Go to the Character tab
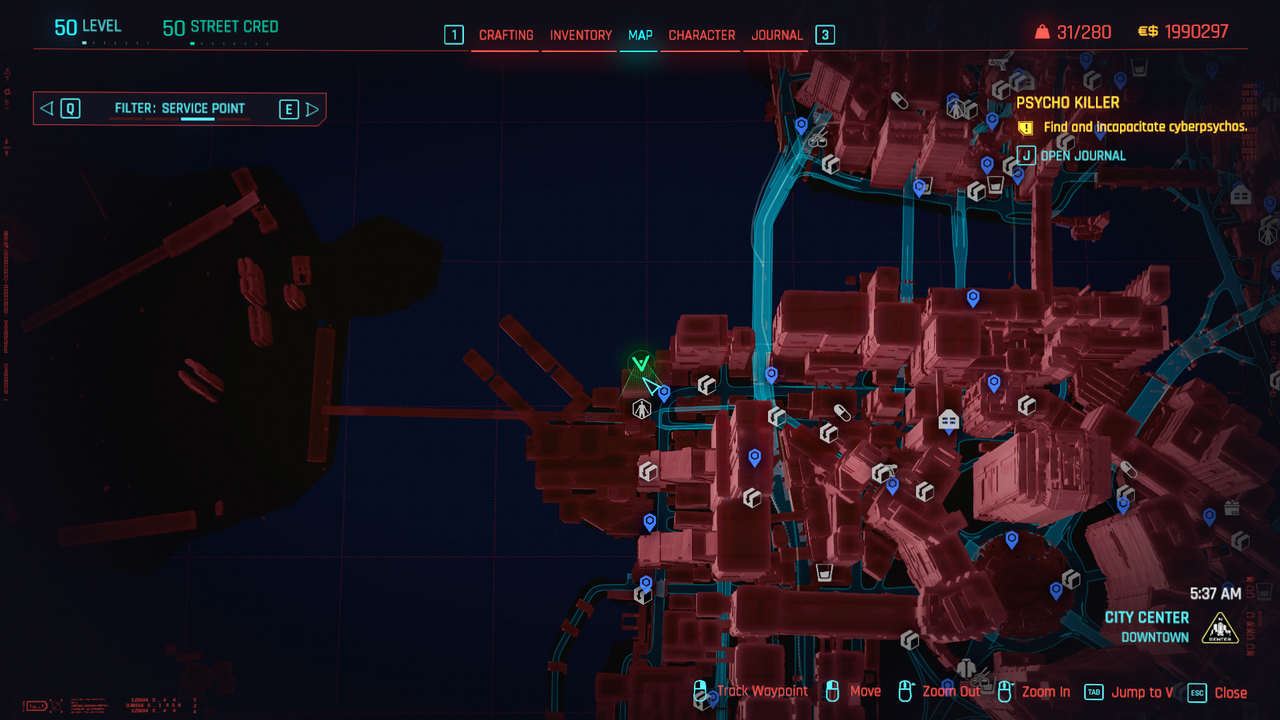 (x=702, y=35)
